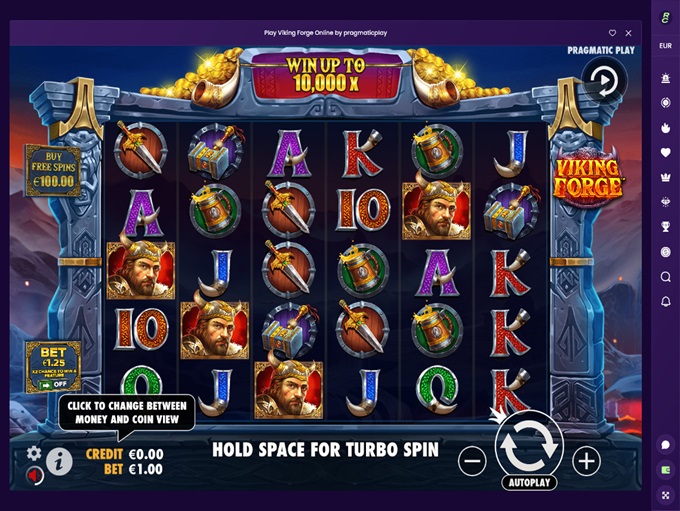Close the Viking Forge game window
The height and width of the screenshot is (511, 680).
coord(631,32)
